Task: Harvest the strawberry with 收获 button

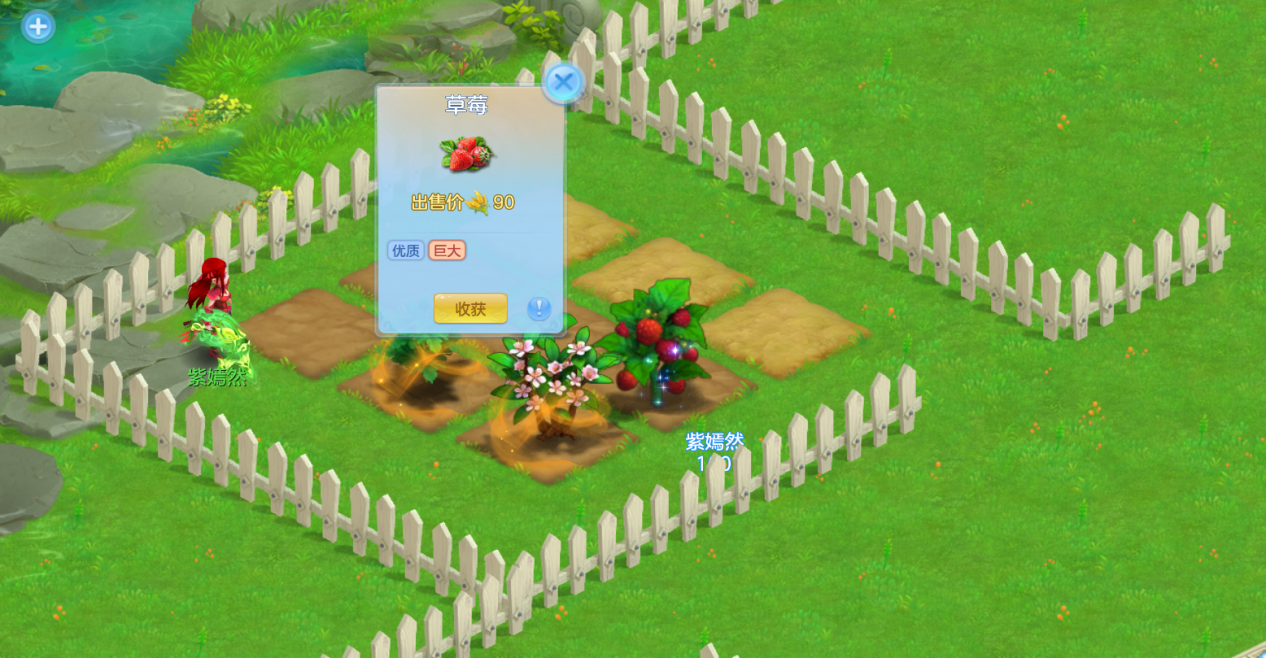Action: click(470, 309)
